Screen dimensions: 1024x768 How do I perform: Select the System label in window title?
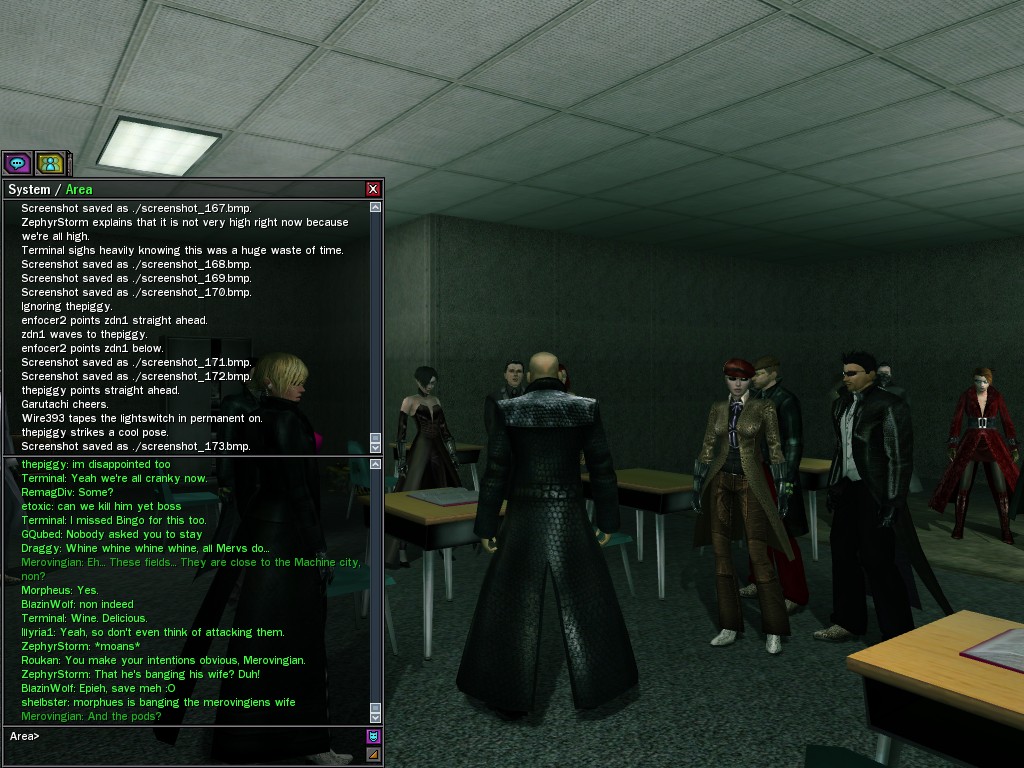29,189
